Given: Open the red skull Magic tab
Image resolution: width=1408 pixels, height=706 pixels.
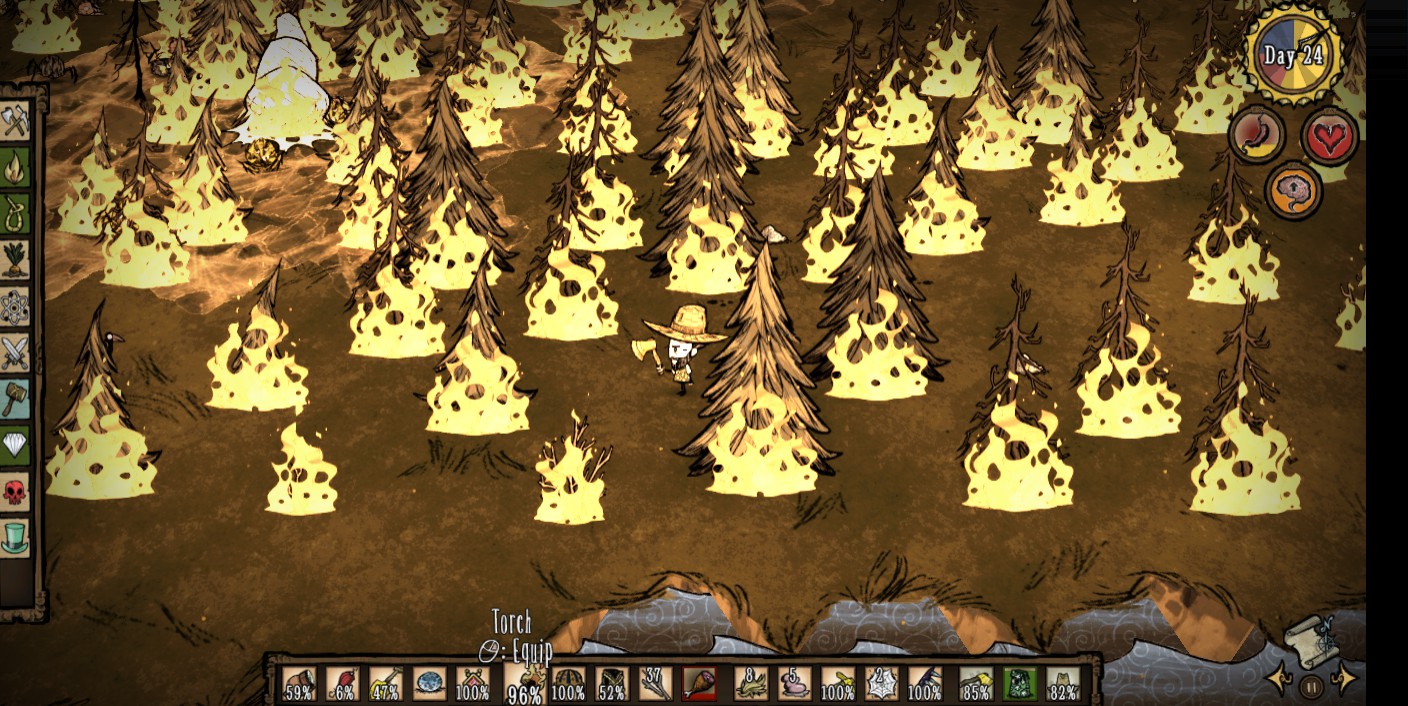Looking at the screenshot, I should 15,491.
